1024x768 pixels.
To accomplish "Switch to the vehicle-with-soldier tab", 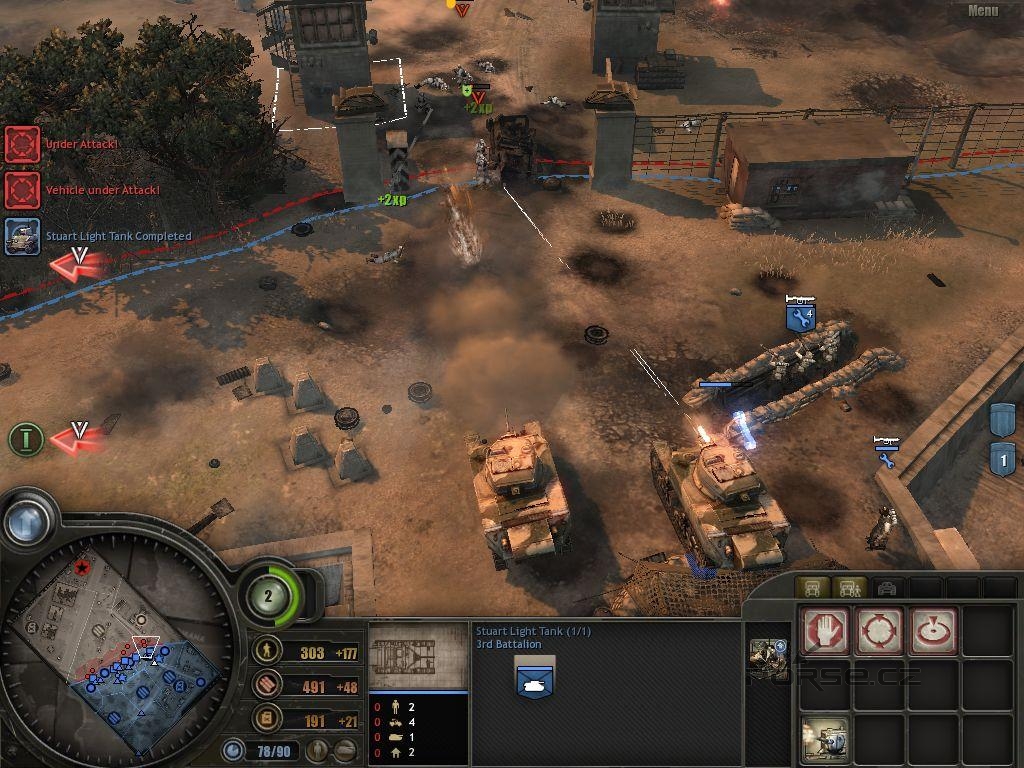I will click(848, 588).
